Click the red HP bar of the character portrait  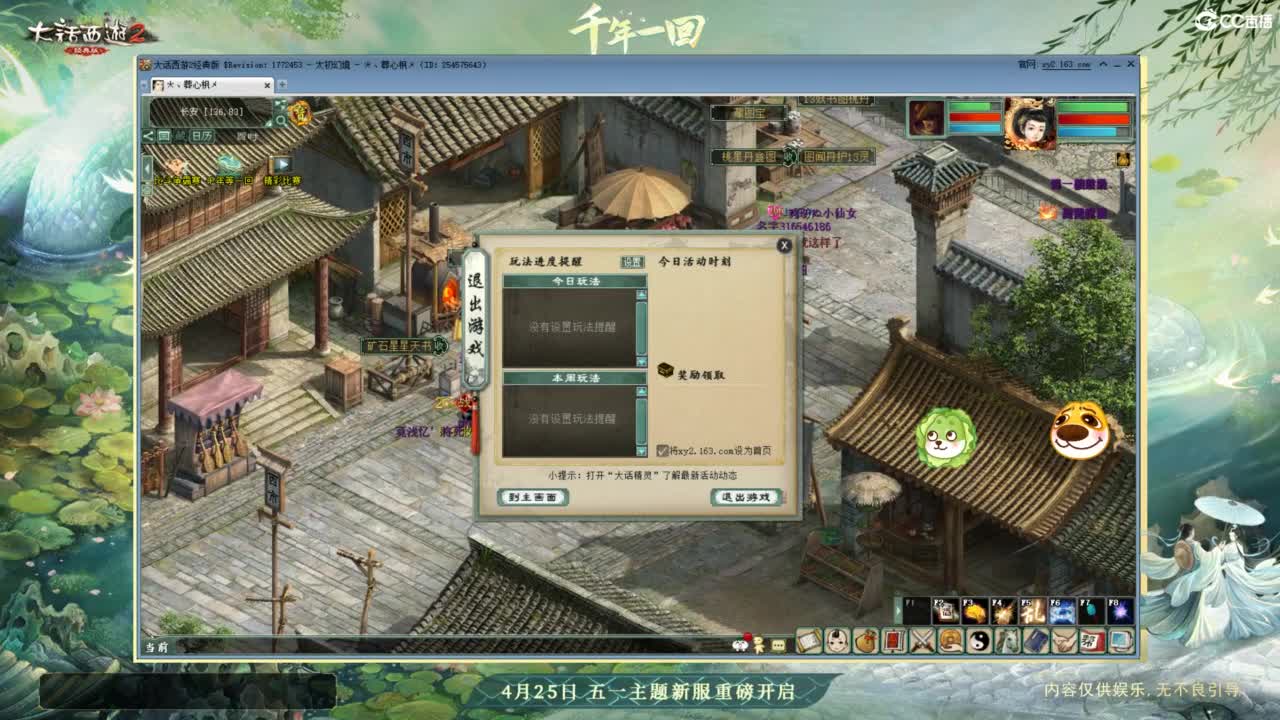pos(1093,117)
